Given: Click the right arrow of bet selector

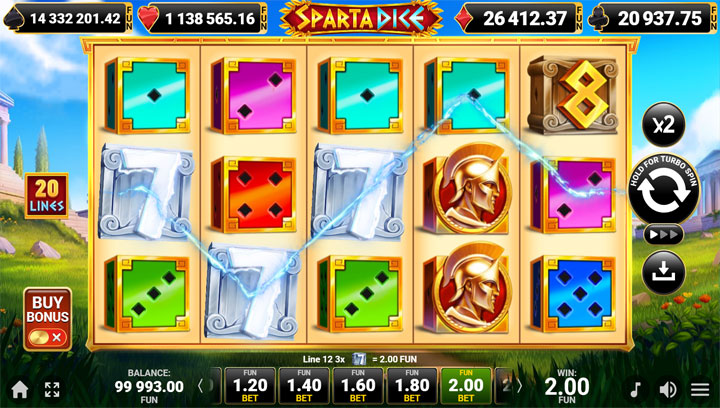Looking at the screenshot, I should (520, 386).
